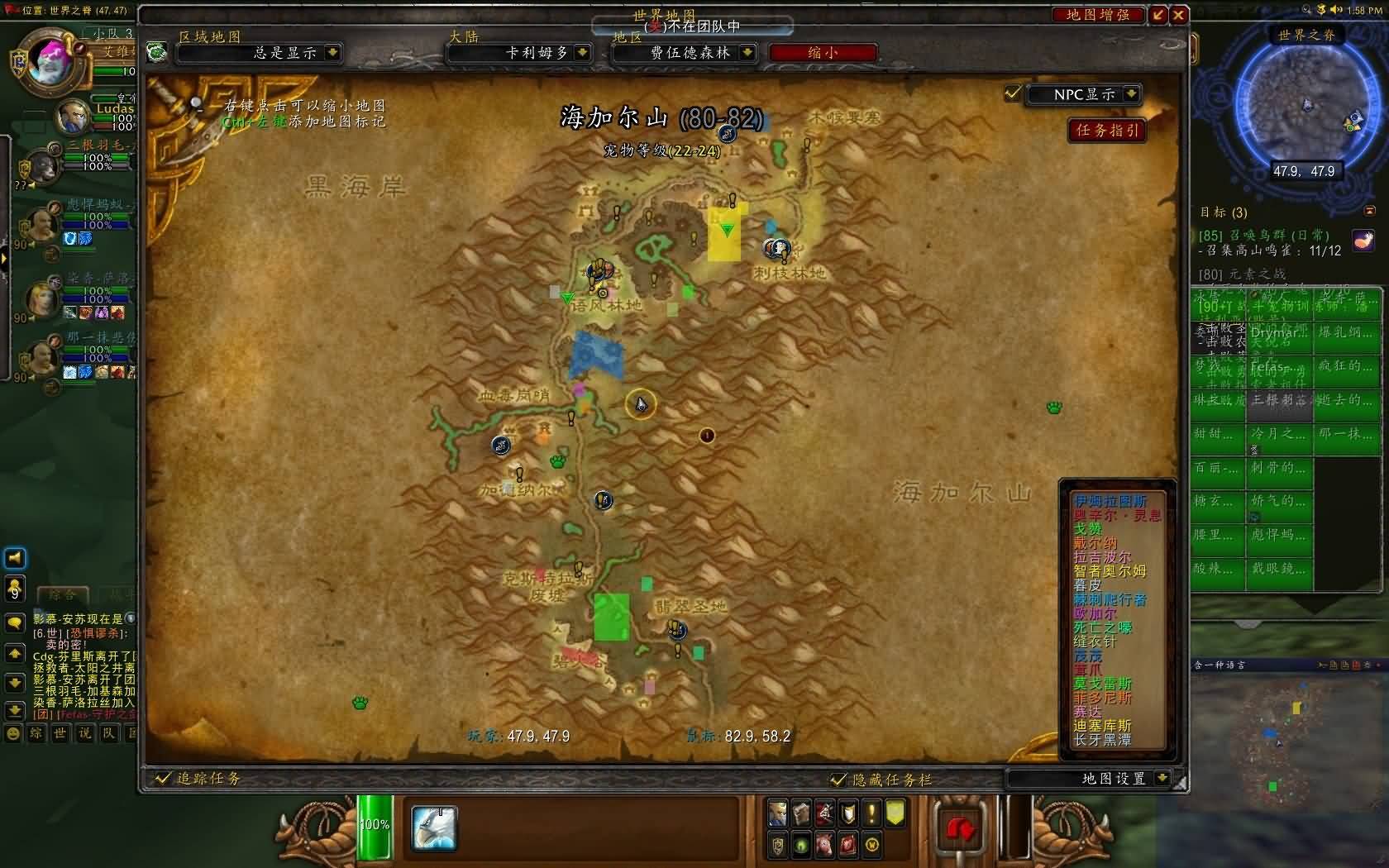1389x868 pixels.
Task: Open the 总是显示 zone map dropdown
Action: (332, 52)
